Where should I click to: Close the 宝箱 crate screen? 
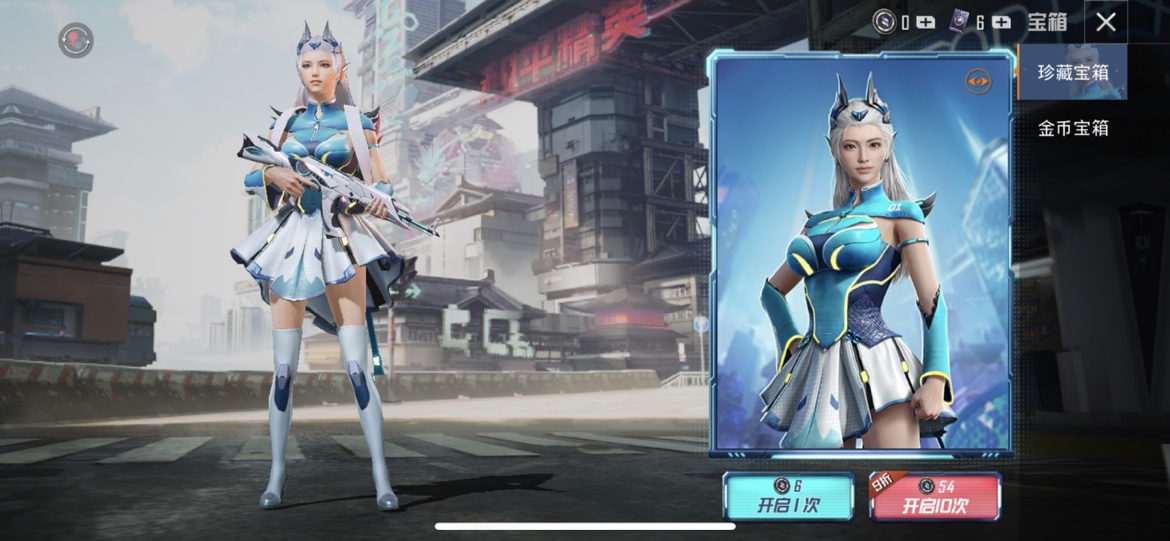[1105, 22]
